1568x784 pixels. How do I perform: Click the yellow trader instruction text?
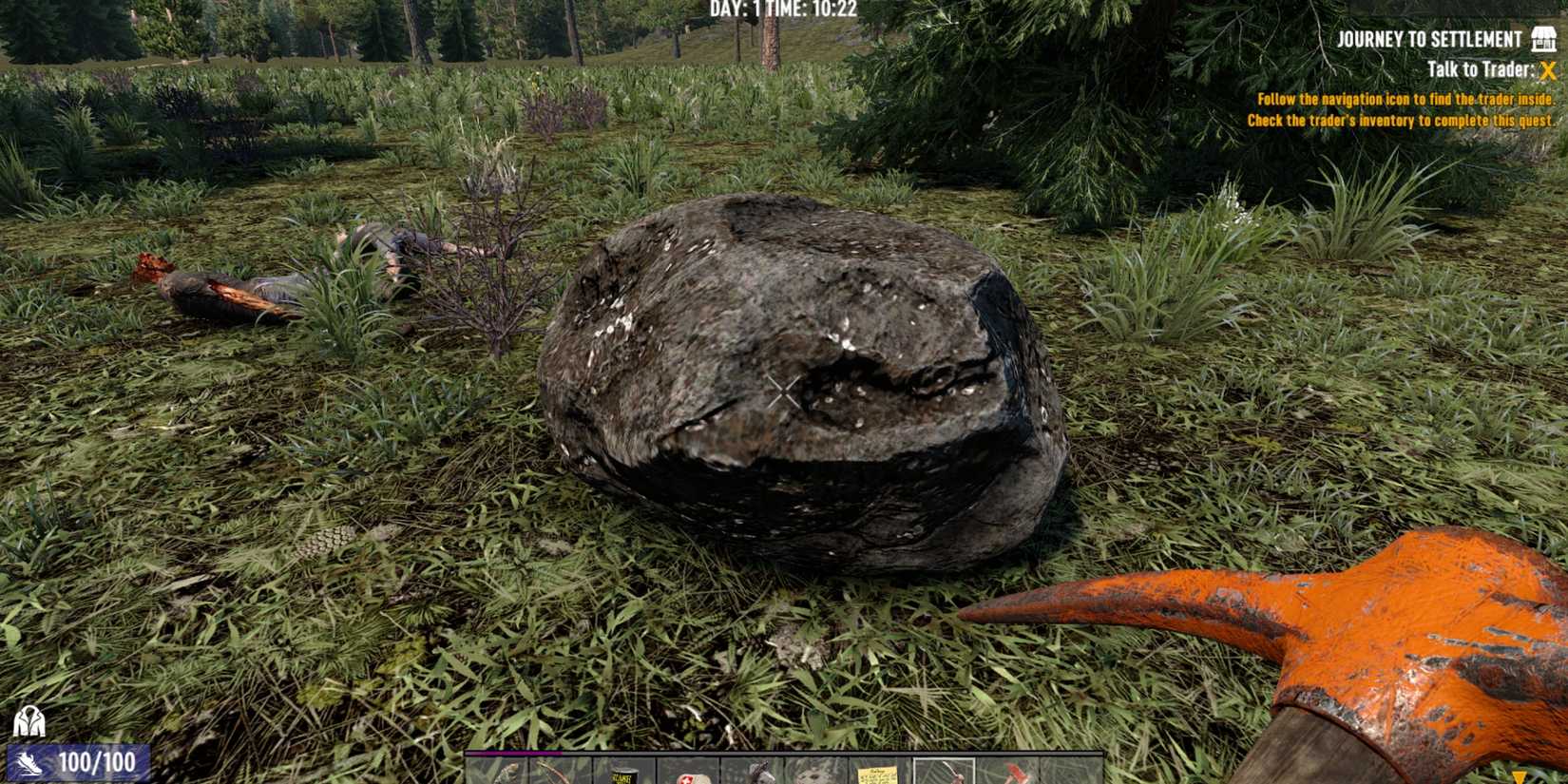[x=1404, y=107]
